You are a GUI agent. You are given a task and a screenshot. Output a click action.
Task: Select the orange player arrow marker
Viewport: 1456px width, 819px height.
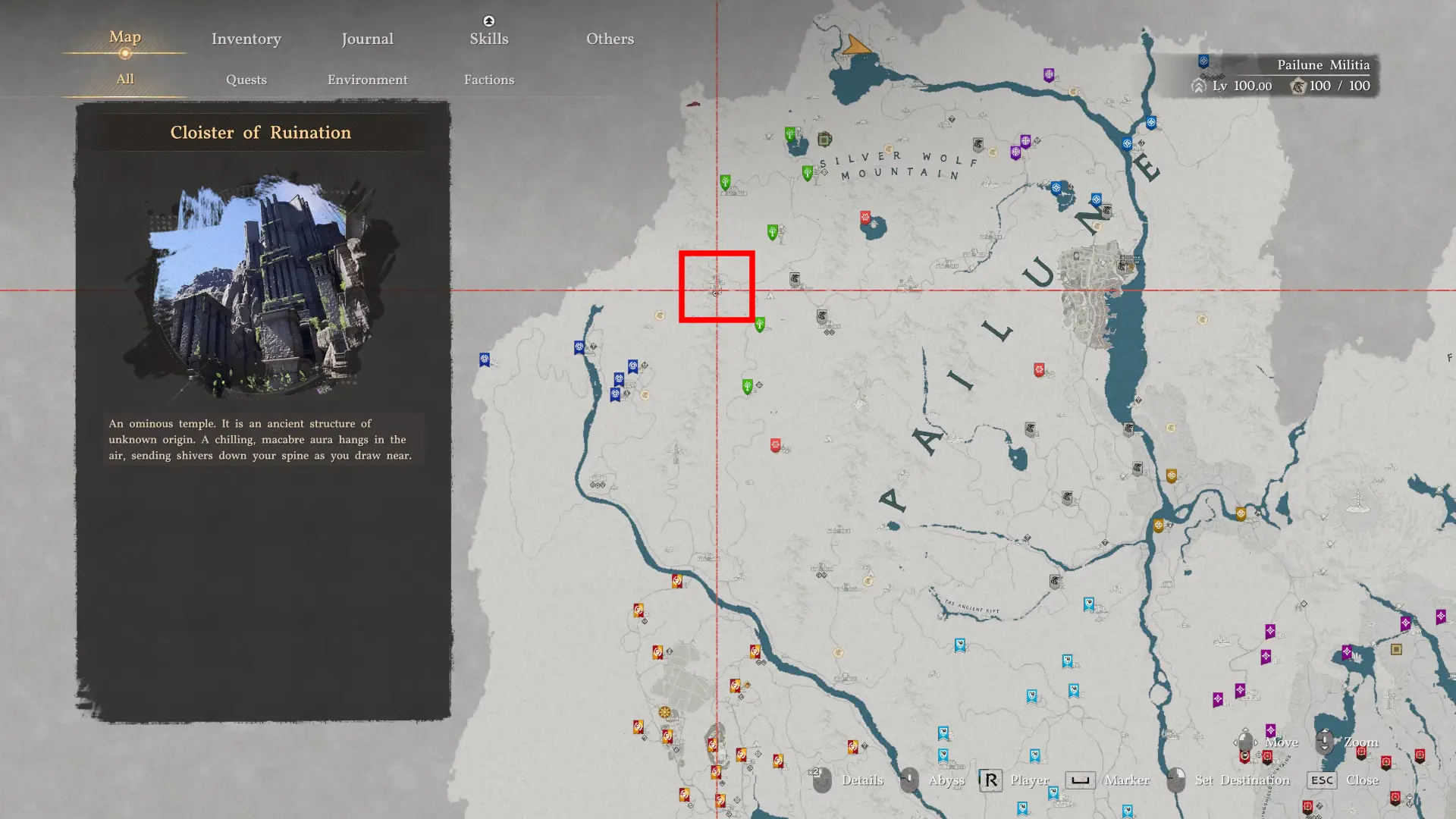click(856, 46)
